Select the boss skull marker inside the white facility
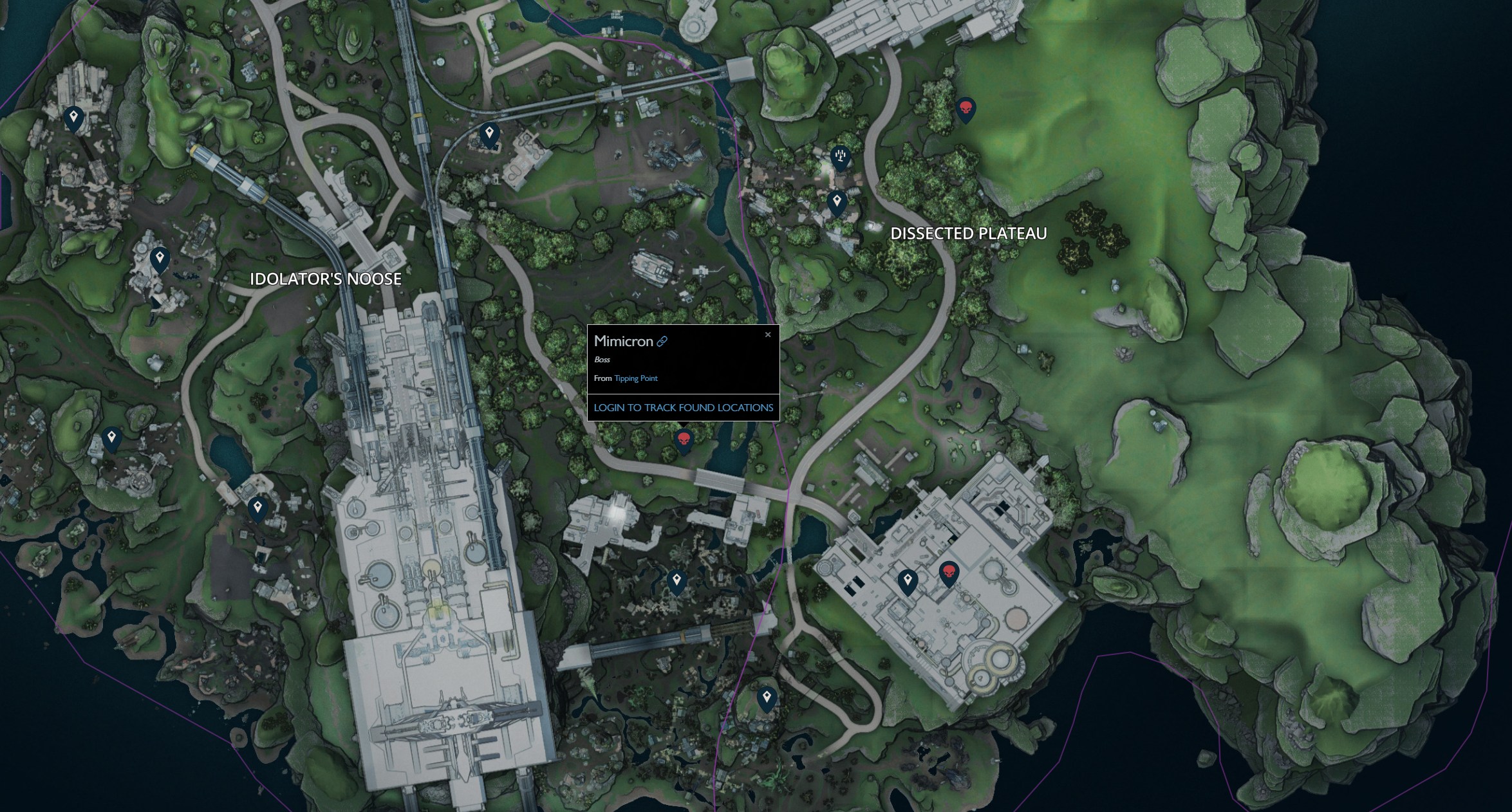Image resolution: width=1512 pixels, height=812 pixels. [x=948, y=573]
